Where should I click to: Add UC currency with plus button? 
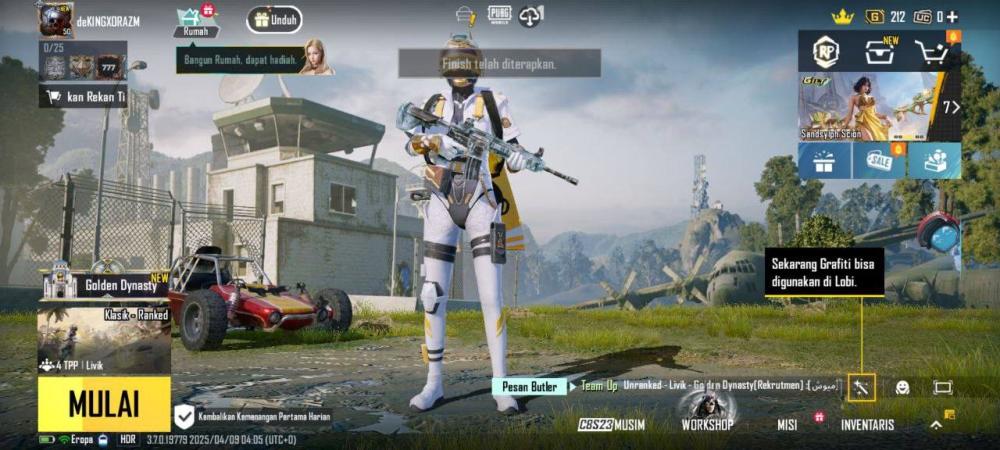tap(952, 16)
